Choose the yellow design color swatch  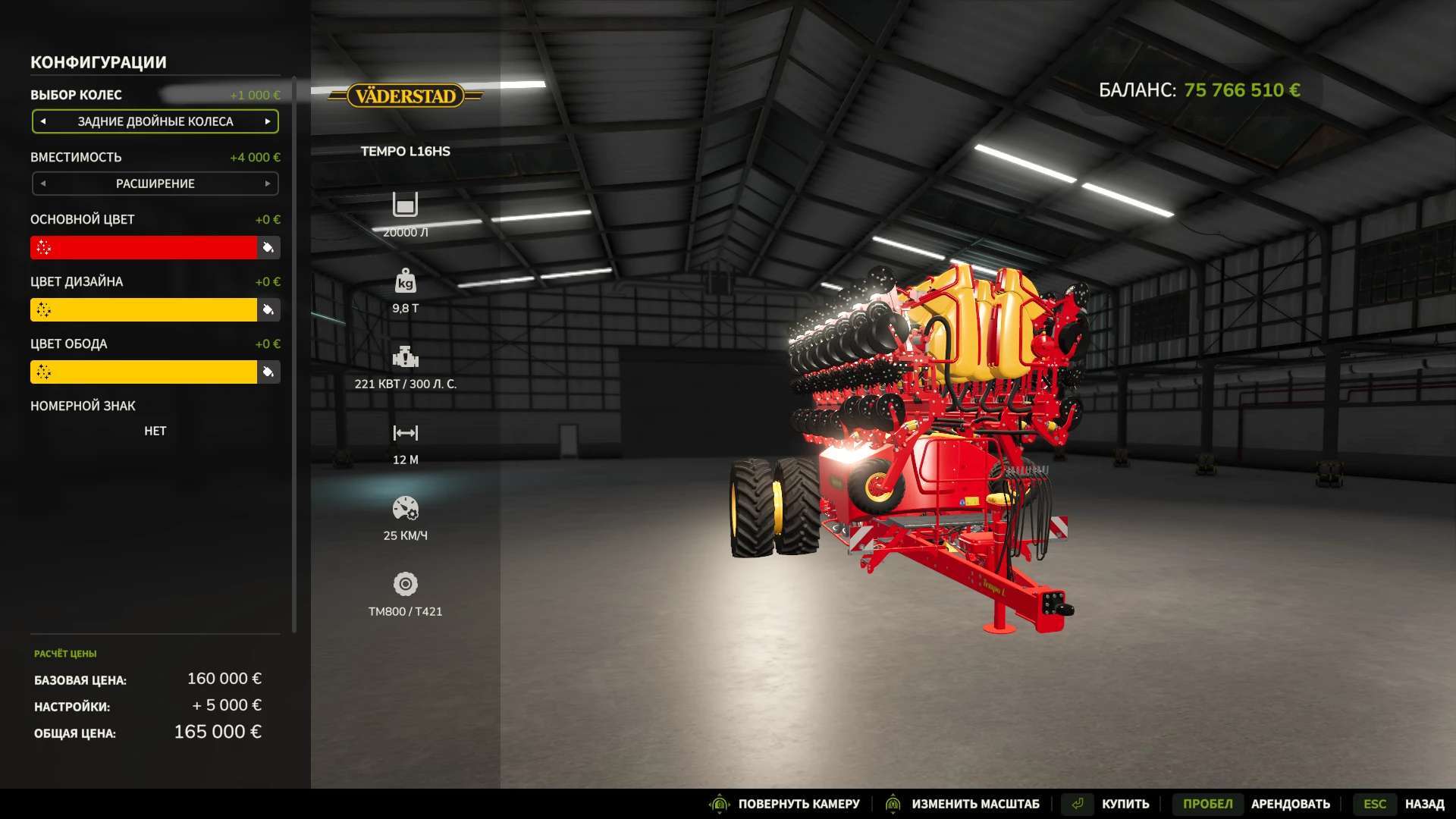click(x=144, y=309)
